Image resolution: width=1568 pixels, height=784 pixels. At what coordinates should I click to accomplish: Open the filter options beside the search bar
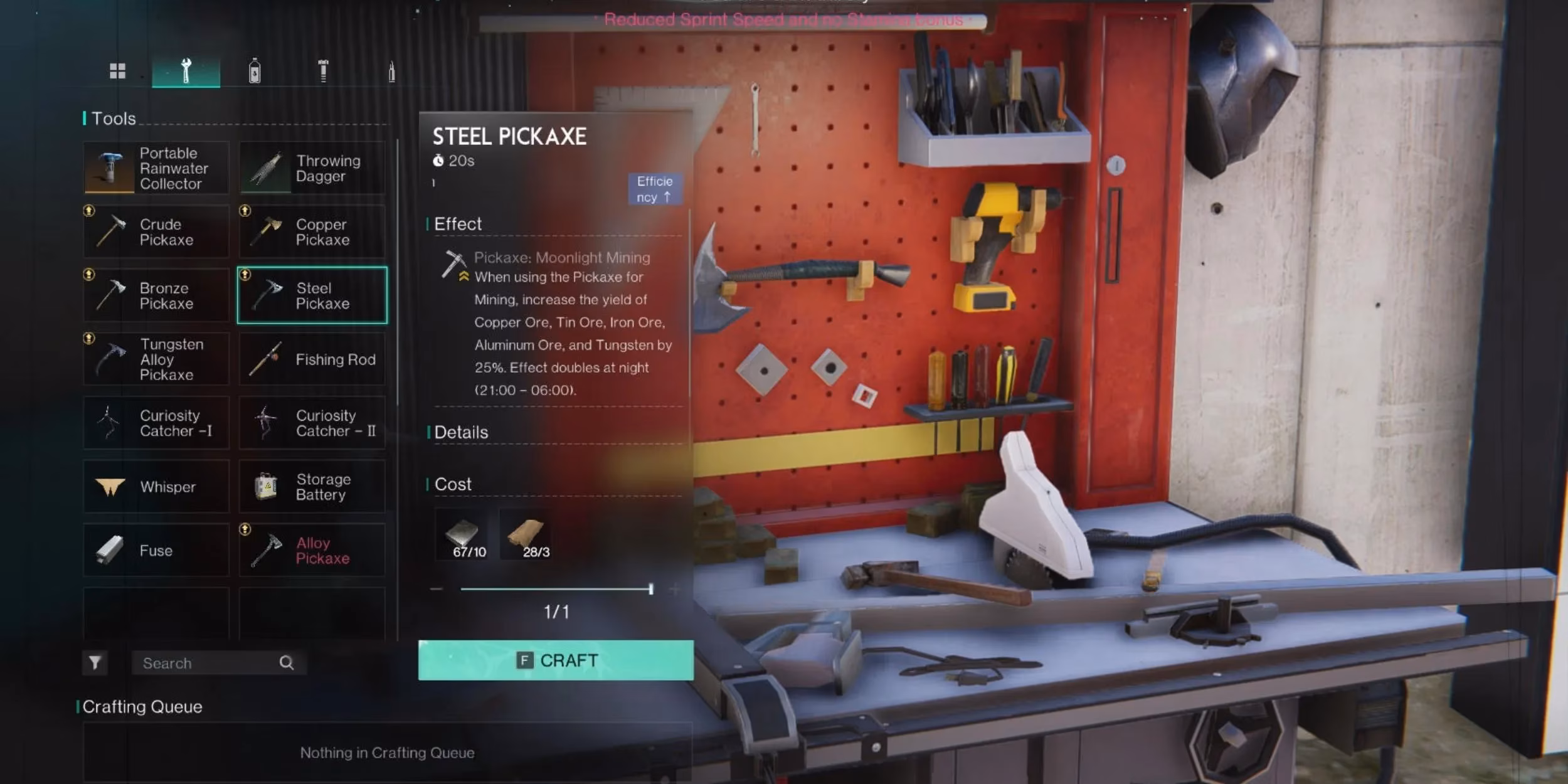click(95, 662)
